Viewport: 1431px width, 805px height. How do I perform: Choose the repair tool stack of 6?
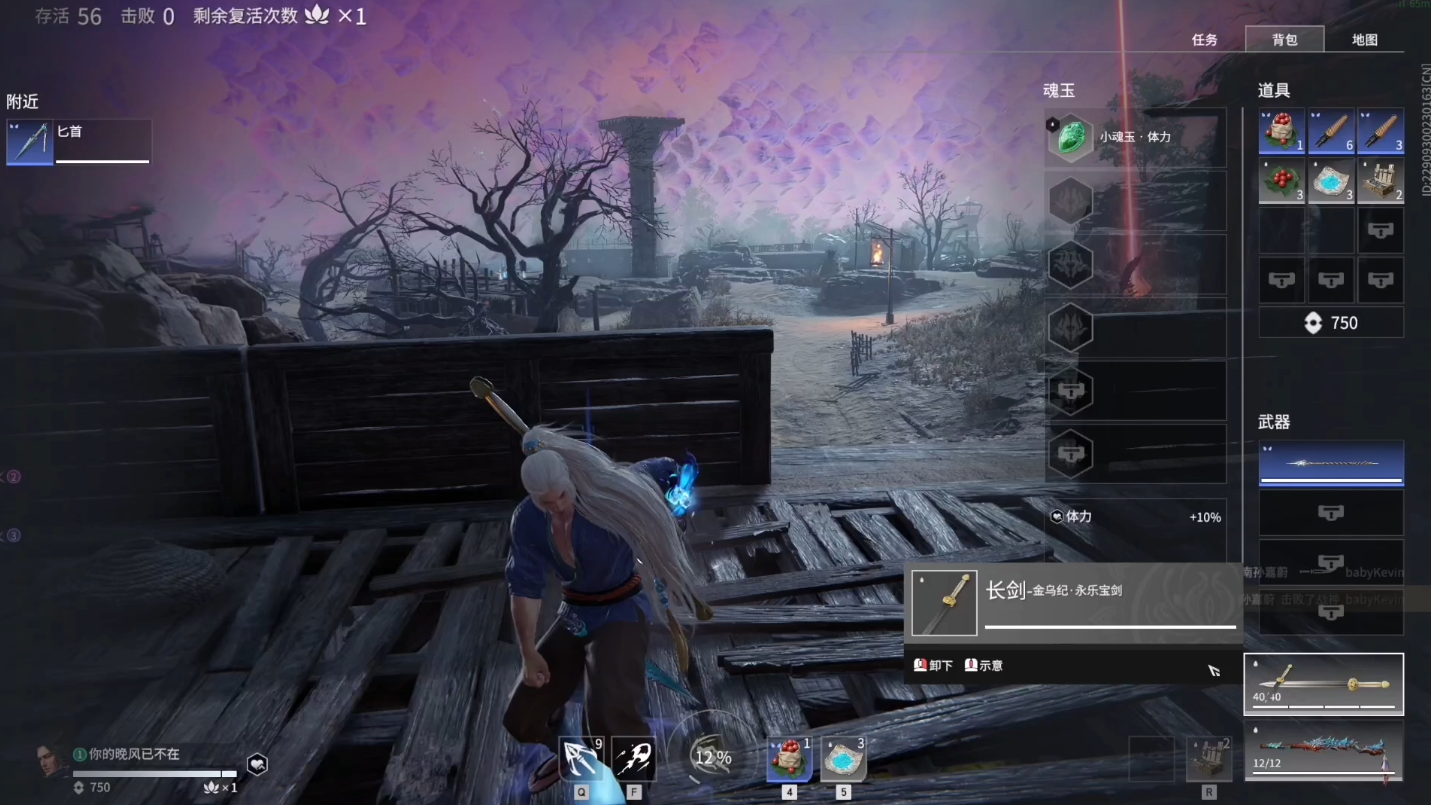click(1331, 131)
